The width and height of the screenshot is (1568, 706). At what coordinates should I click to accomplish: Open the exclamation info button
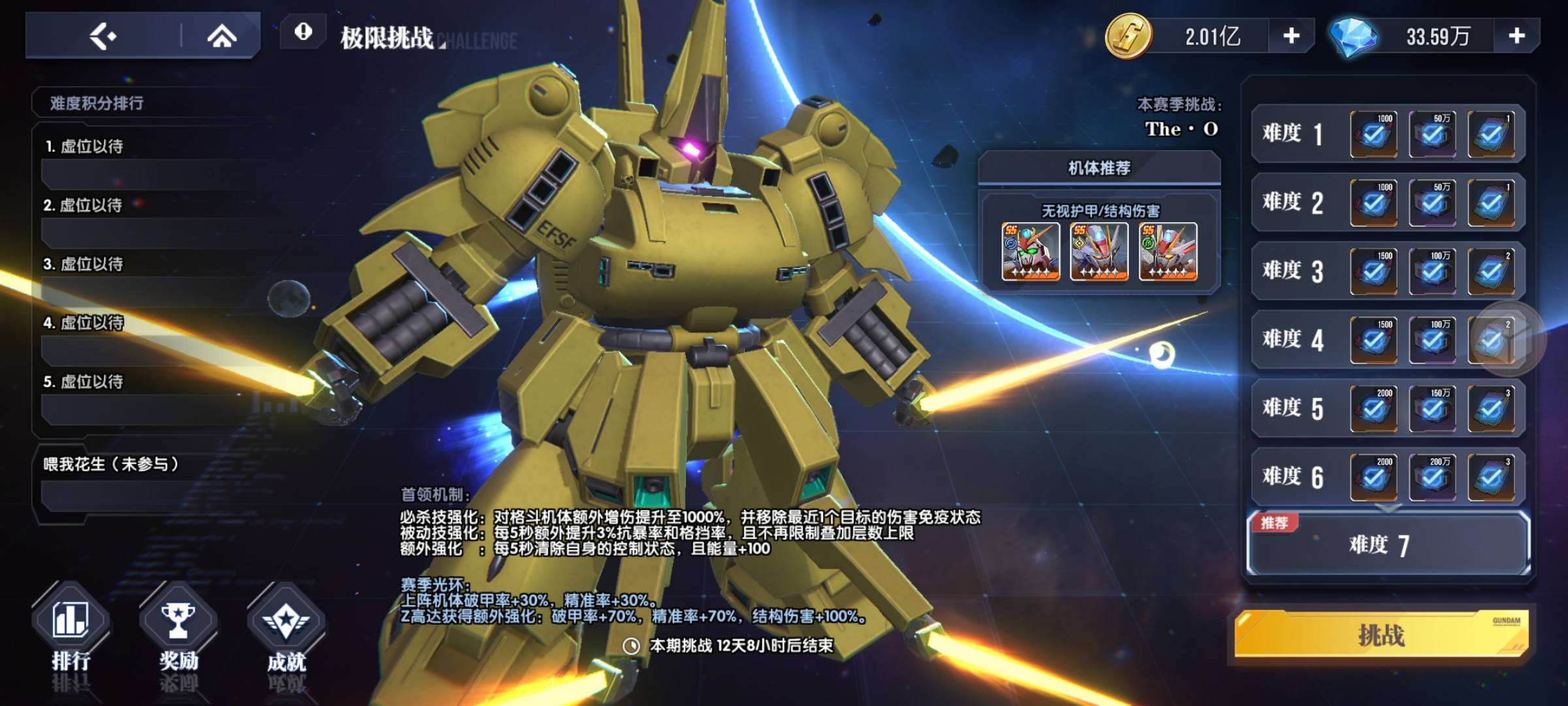[303, 31]
